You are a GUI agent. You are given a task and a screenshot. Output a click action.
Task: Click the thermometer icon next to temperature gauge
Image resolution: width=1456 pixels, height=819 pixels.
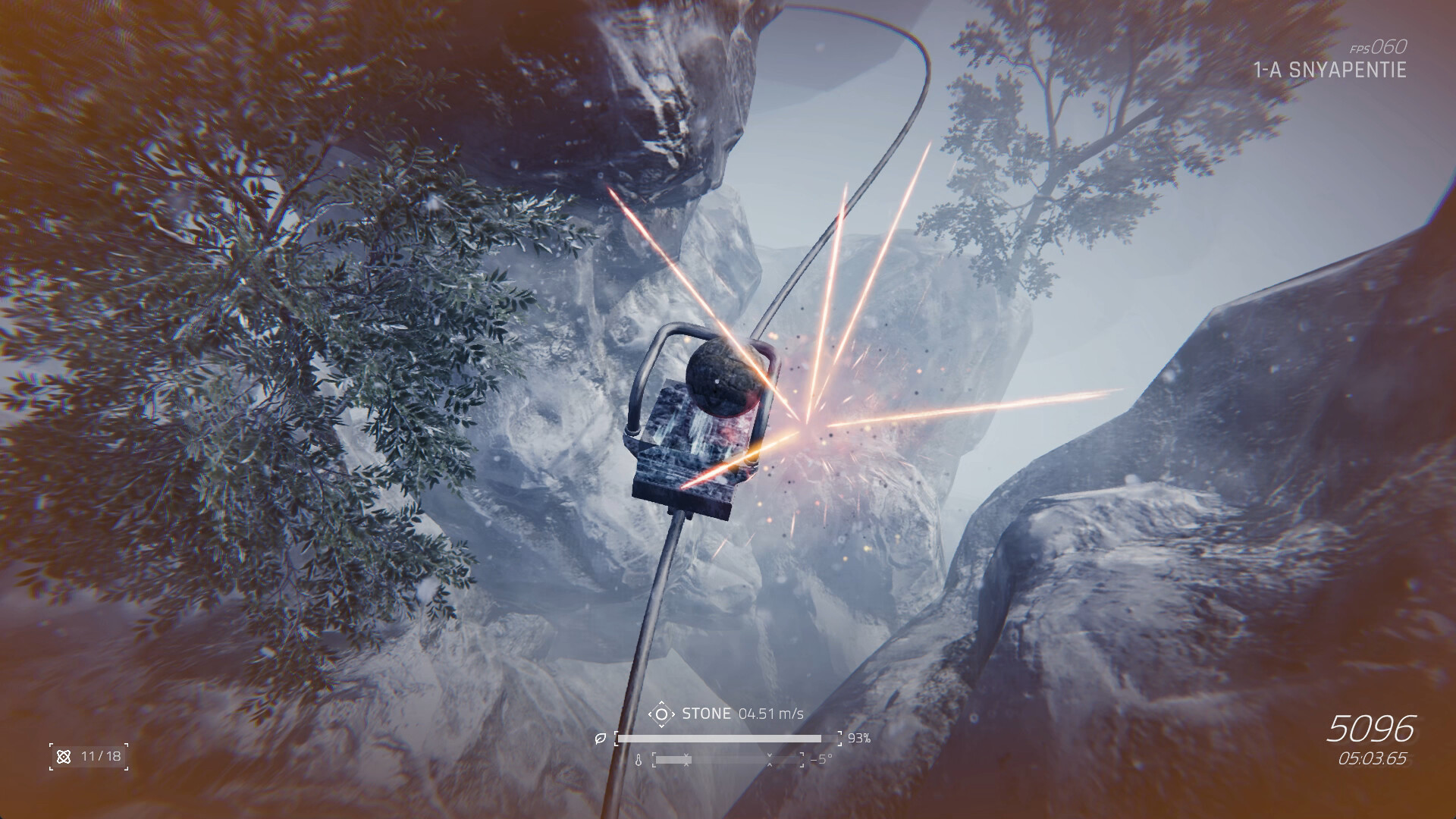639,761
